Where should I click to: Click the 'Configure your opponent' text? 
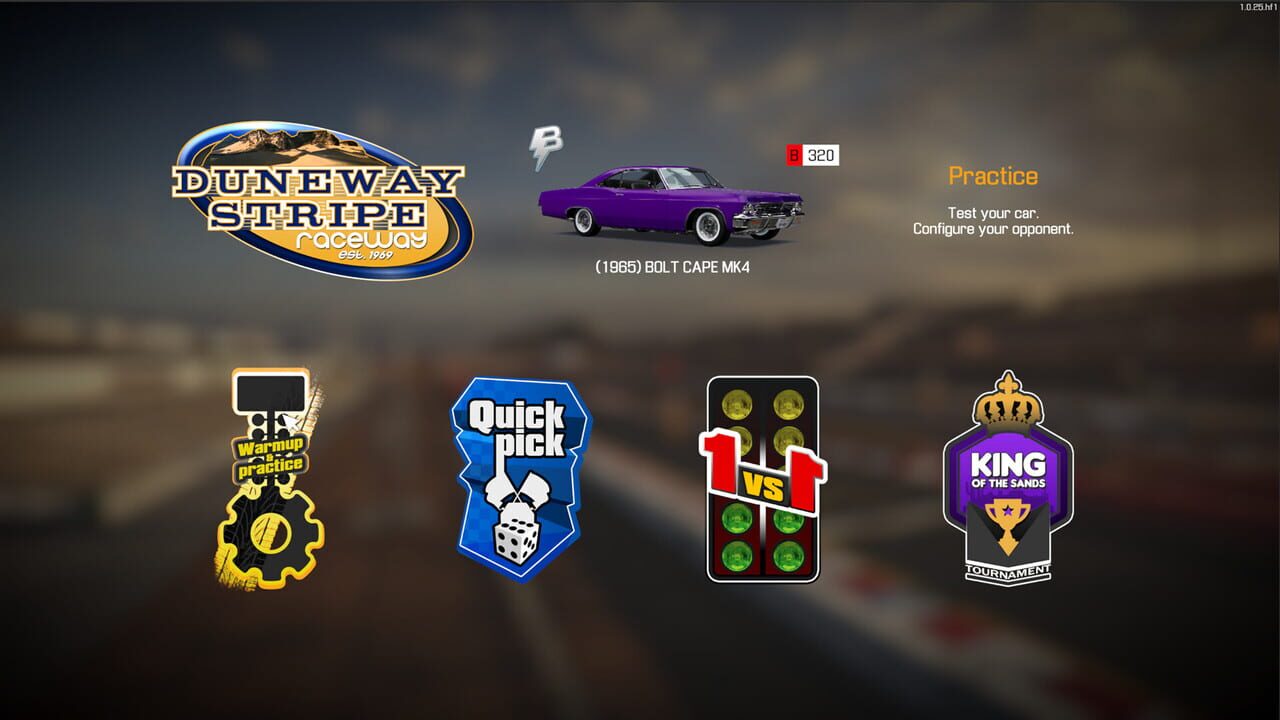pos(993,229)
